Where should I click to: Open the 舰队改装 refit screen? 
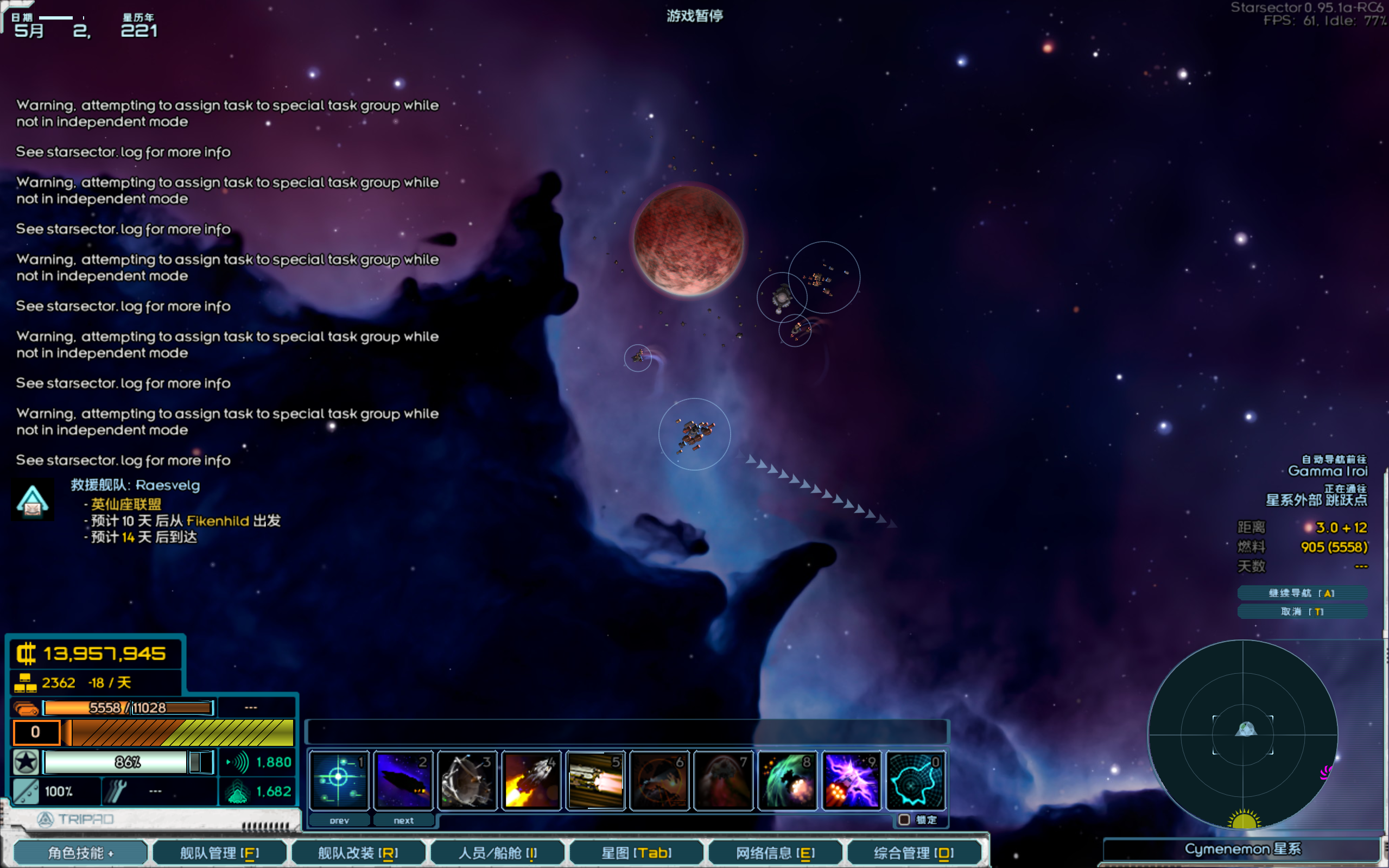358,852
